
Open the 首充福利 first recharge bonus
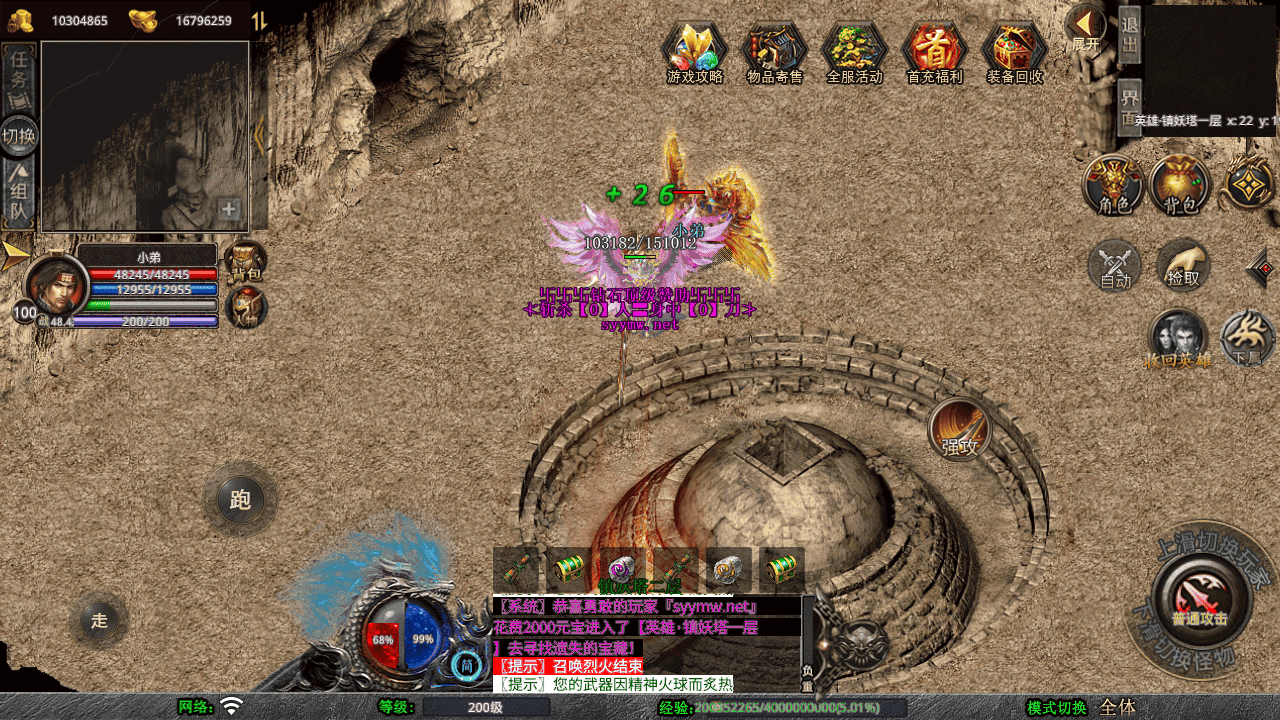click(x=934, y=50)
